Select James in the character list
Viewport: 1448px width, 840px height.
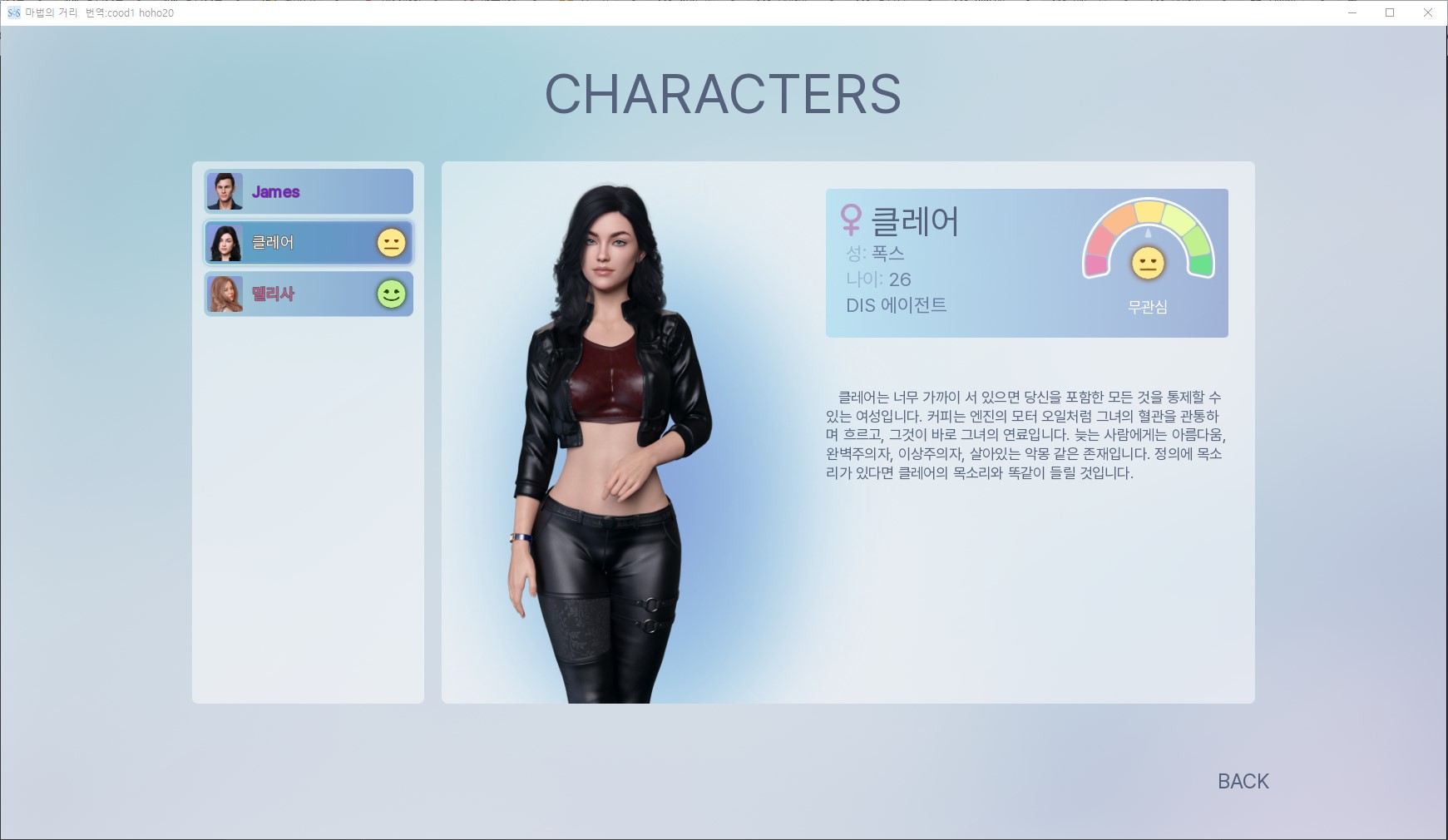pos(309,191)
